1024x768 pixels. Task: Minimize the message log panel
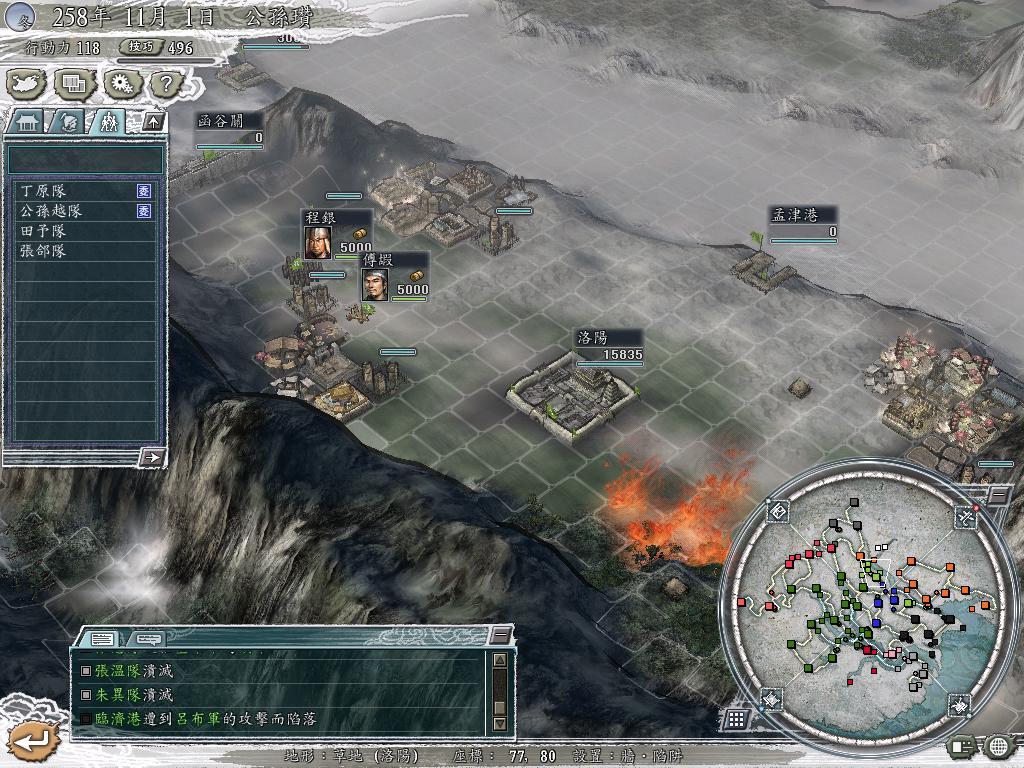[x=501, y=636]
